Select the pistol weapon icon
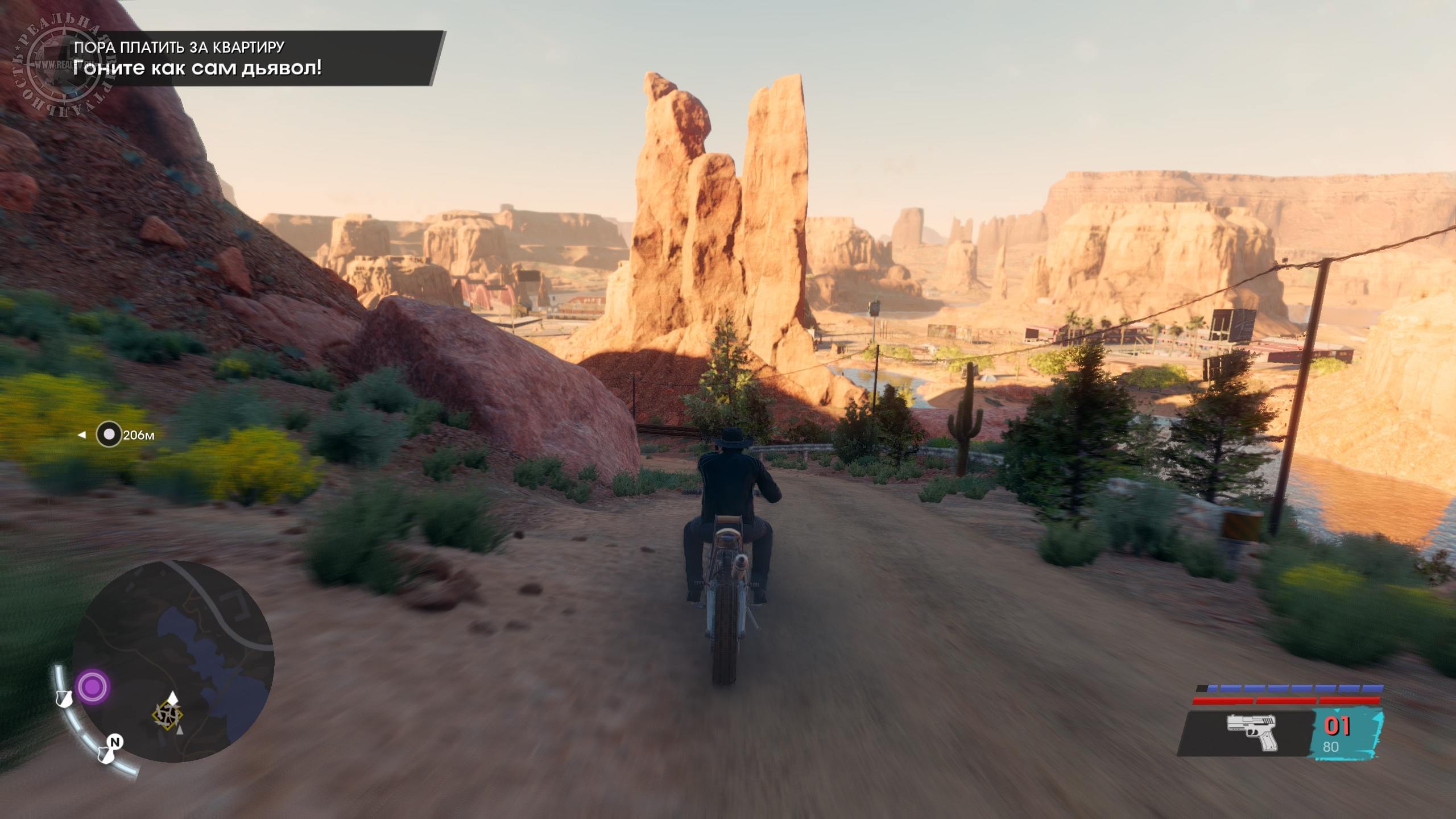The width and height of the screenshot is (1456, 819). (x=1251, y=732)
